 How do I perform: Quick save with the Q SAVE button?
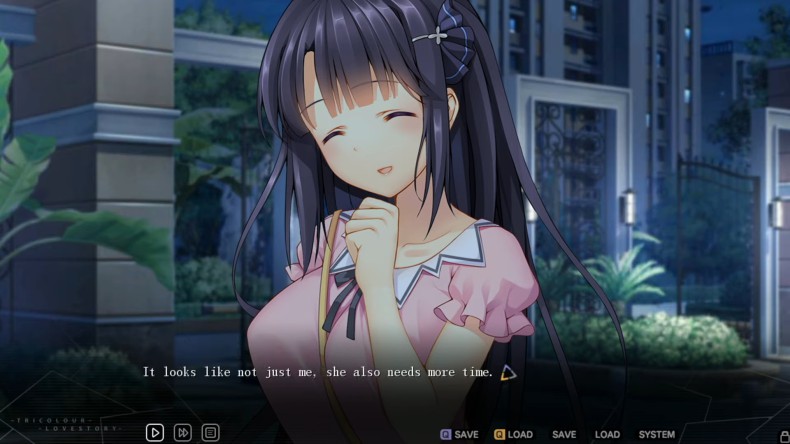460,435
